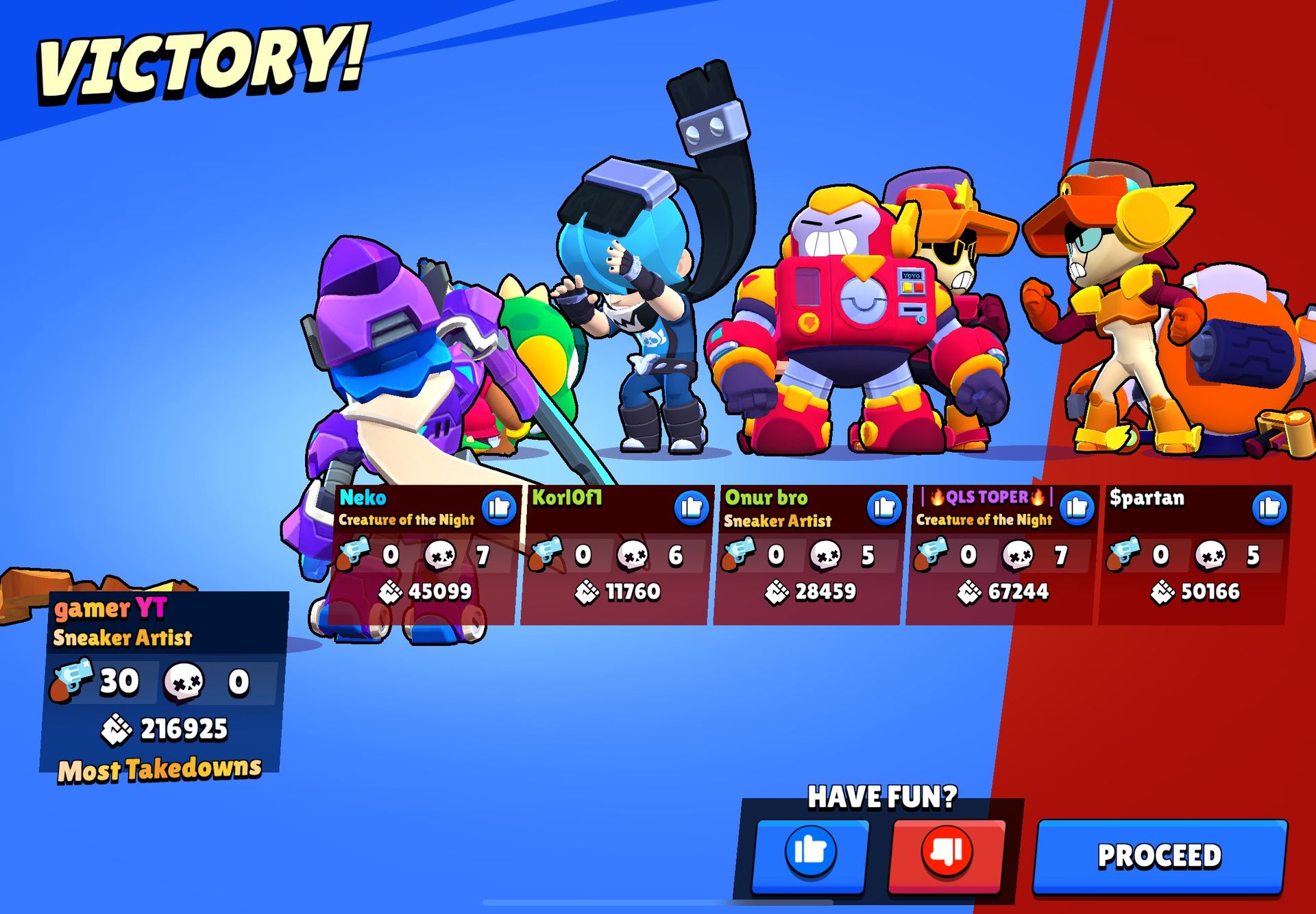Tap the red thumbs-down Have Fun button

(x=947, y=852)
